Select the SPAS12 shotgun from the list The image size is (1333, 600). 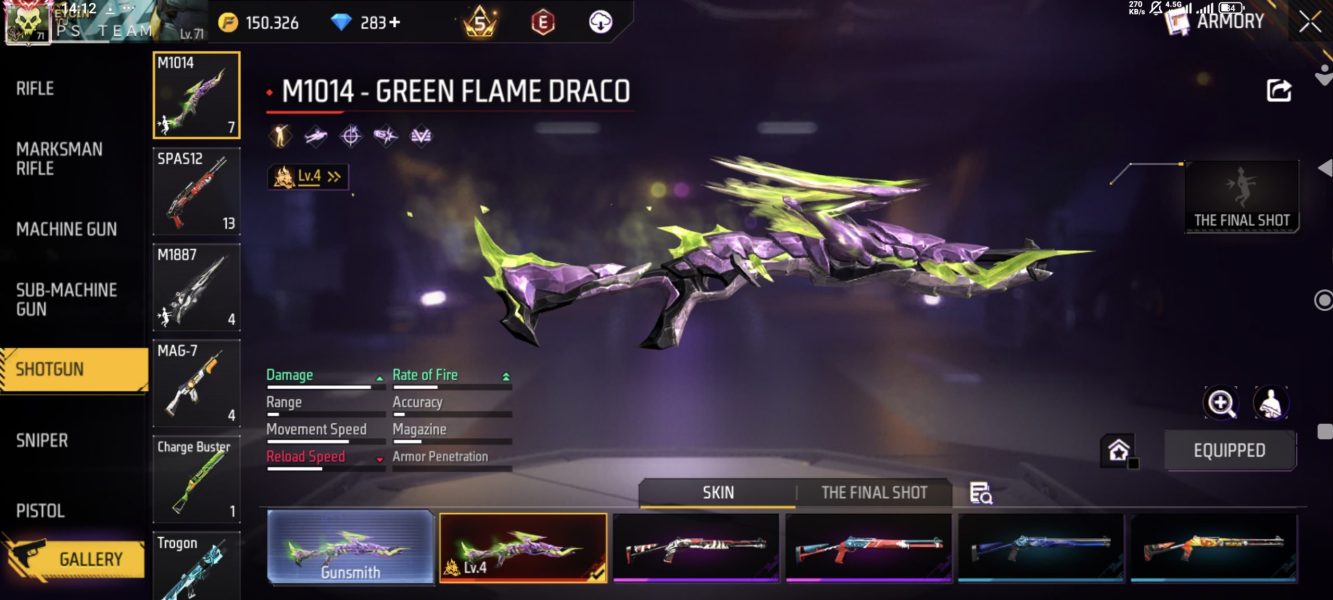(x=196, y=191)
